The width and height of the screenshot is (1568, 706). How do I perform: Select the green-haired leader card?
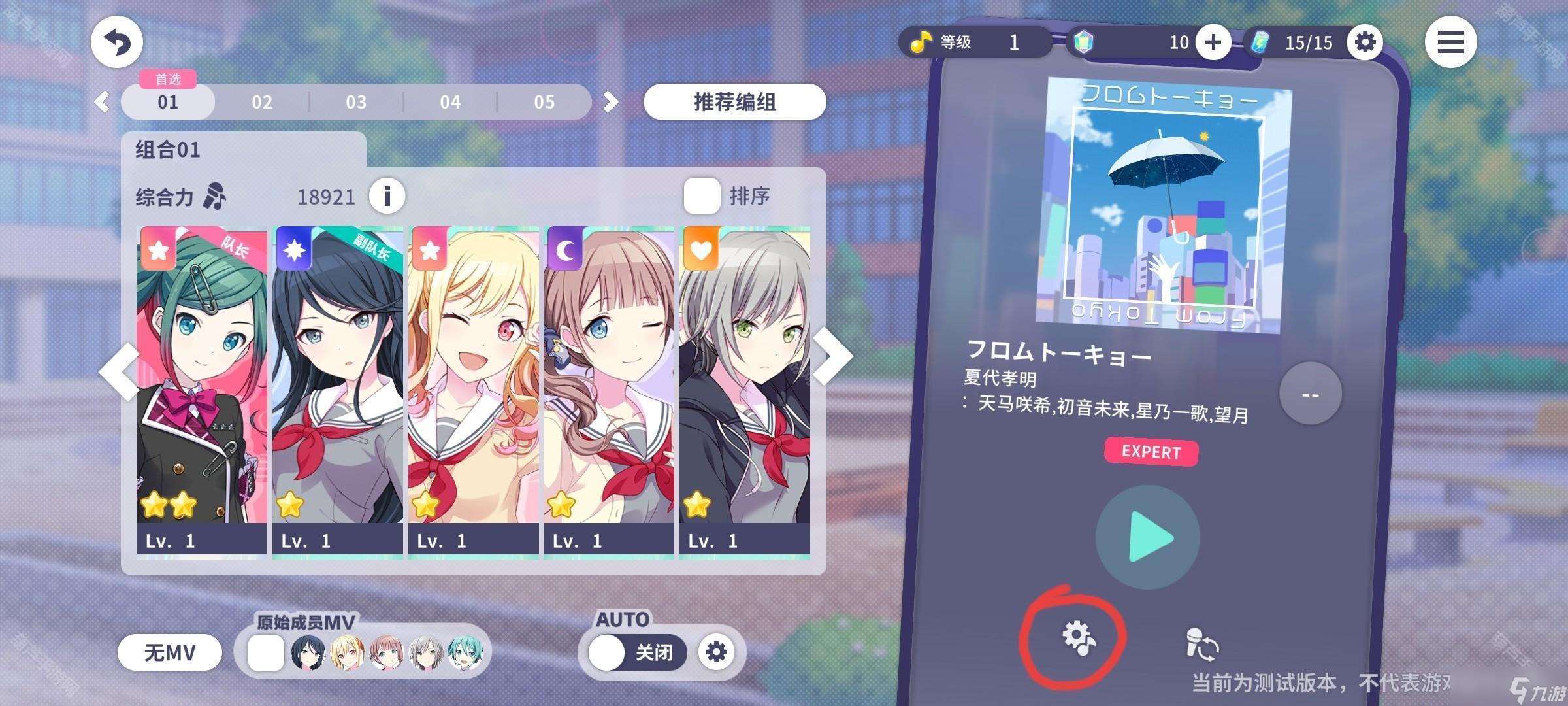click(x=202, y=391)
